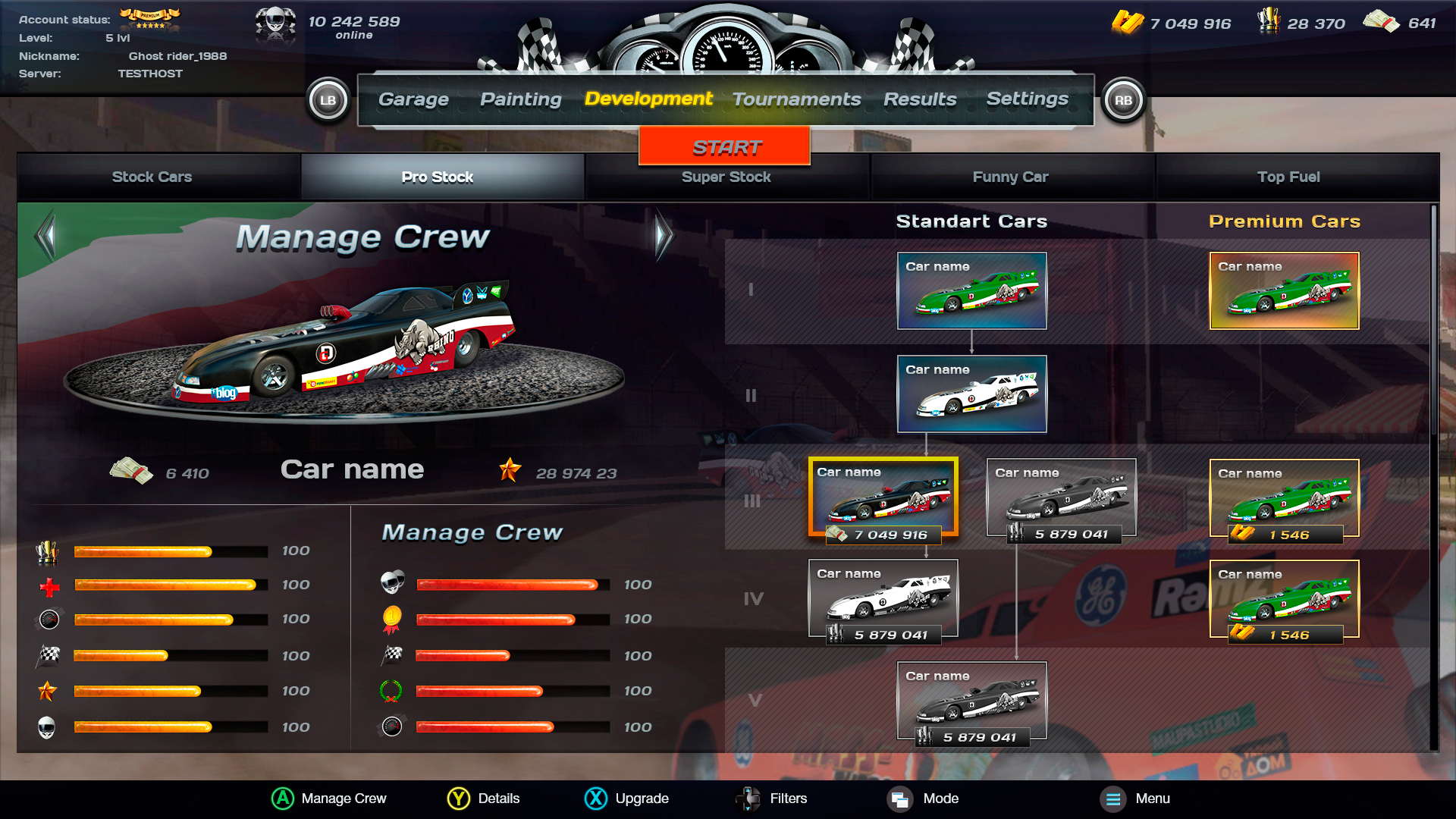This screenshot has height=819, width=1456.
Task: Click the red START button
Action: coord(725,146)
